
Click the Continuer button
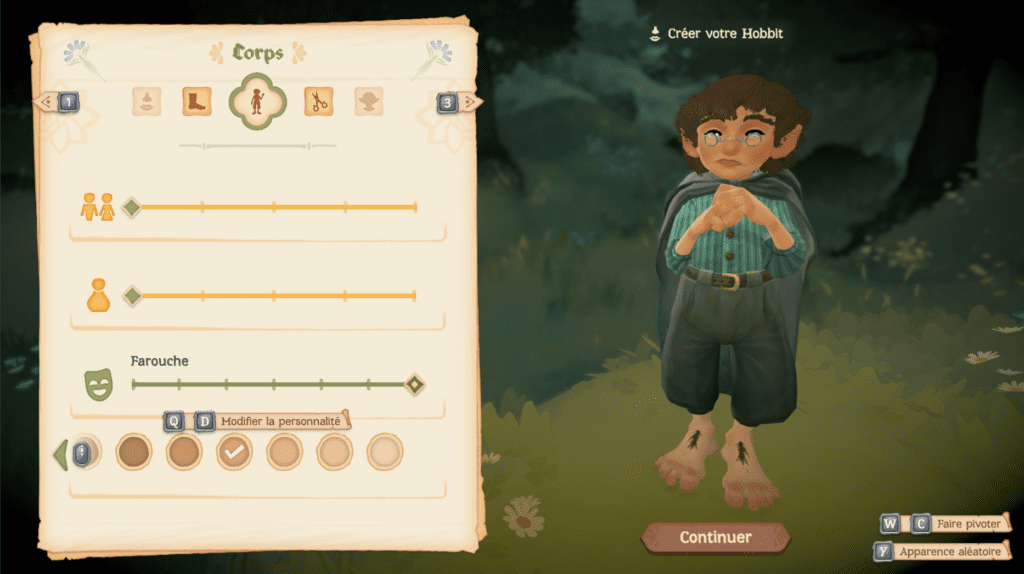[x=715, y=537]
